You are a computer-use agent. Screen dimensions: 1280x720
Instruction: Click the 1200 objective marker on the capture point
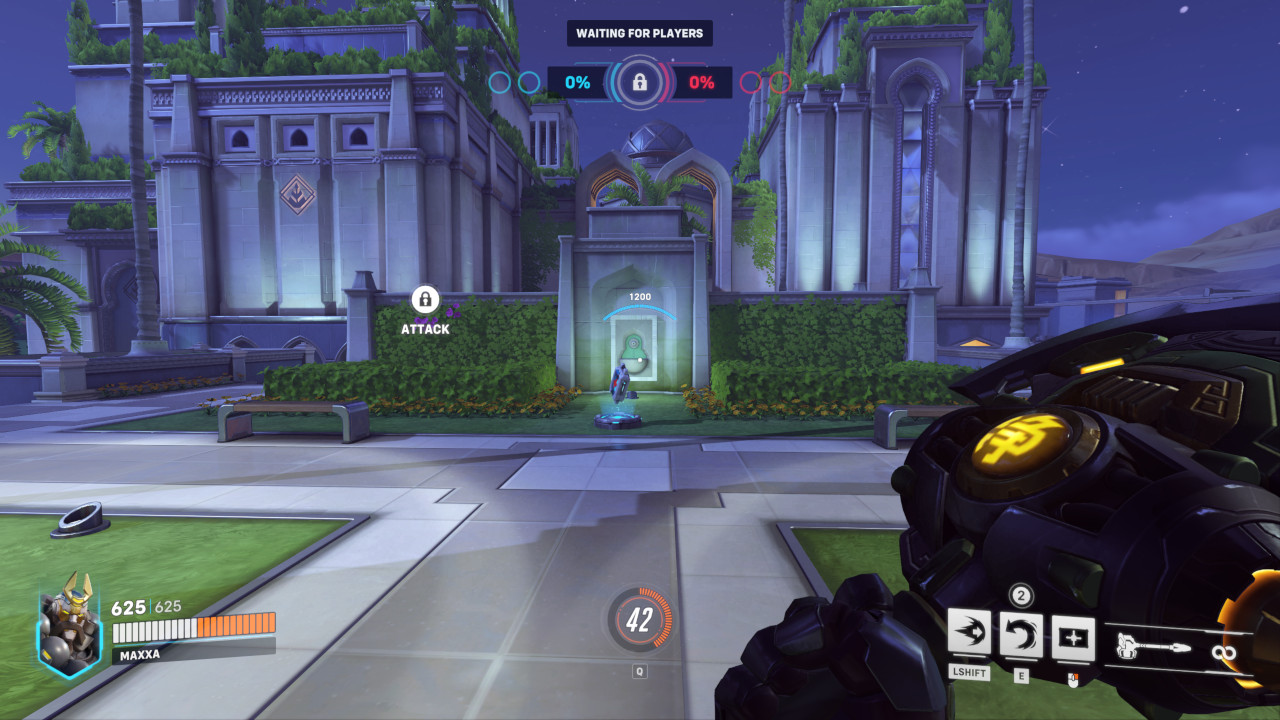click(638, 296)
